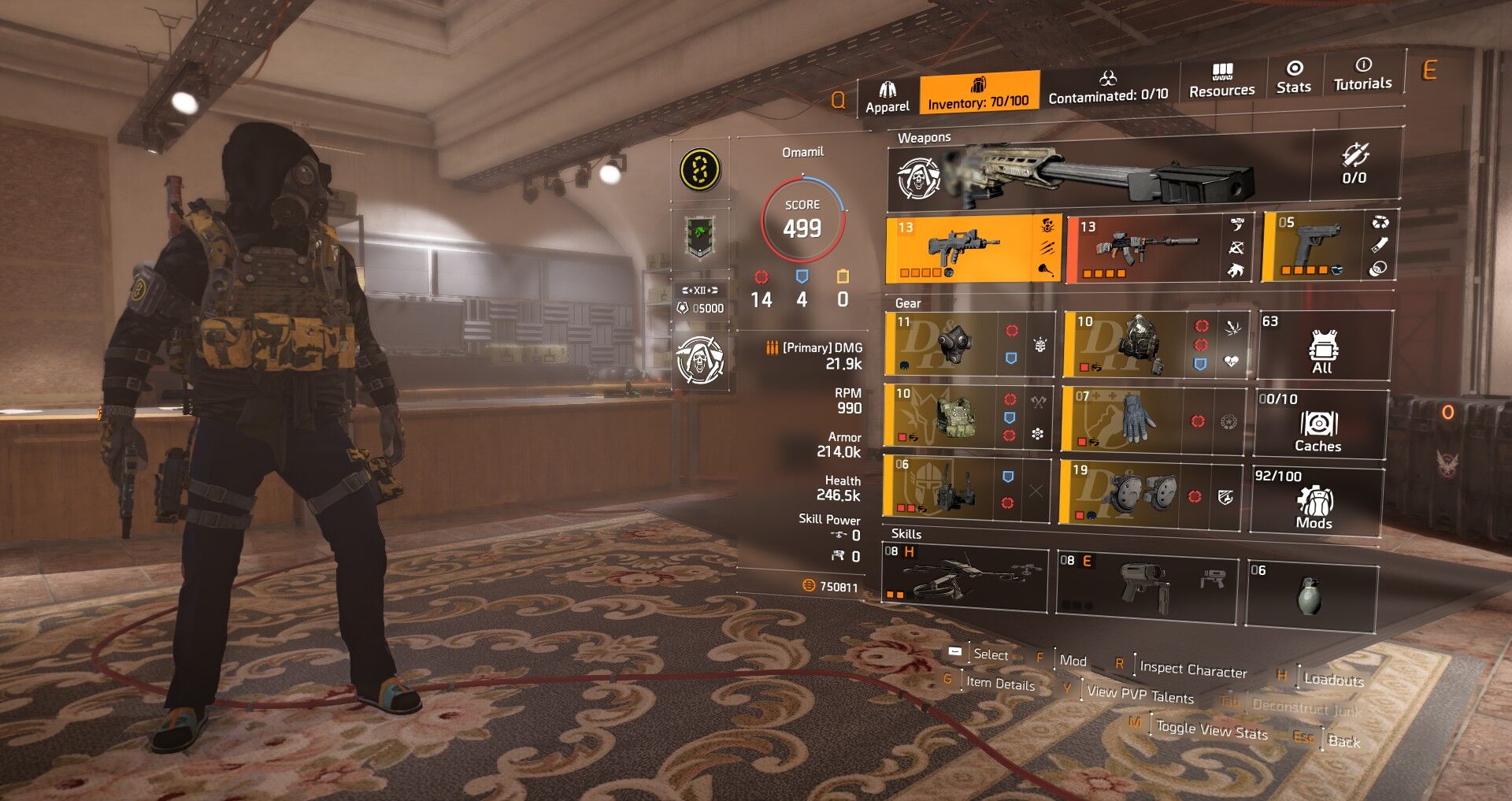Switch to the Apparel tab
The width and height of the screenshot is (1512, 801).
pyautogui.click(x=887, y=98)
